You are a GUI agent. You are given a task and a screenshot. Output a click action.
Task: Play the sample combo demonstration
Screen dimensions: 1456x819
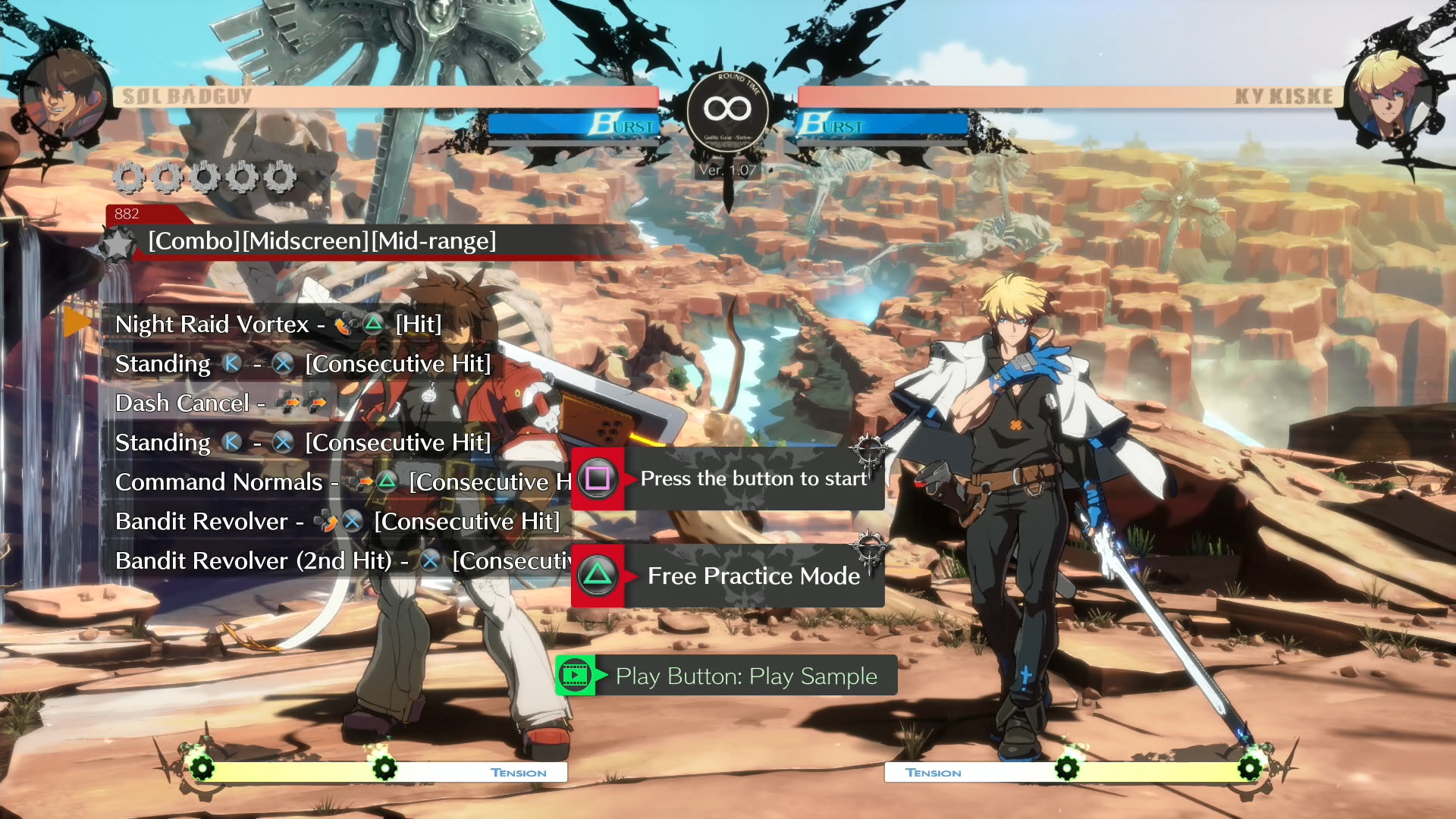point(726,676)
